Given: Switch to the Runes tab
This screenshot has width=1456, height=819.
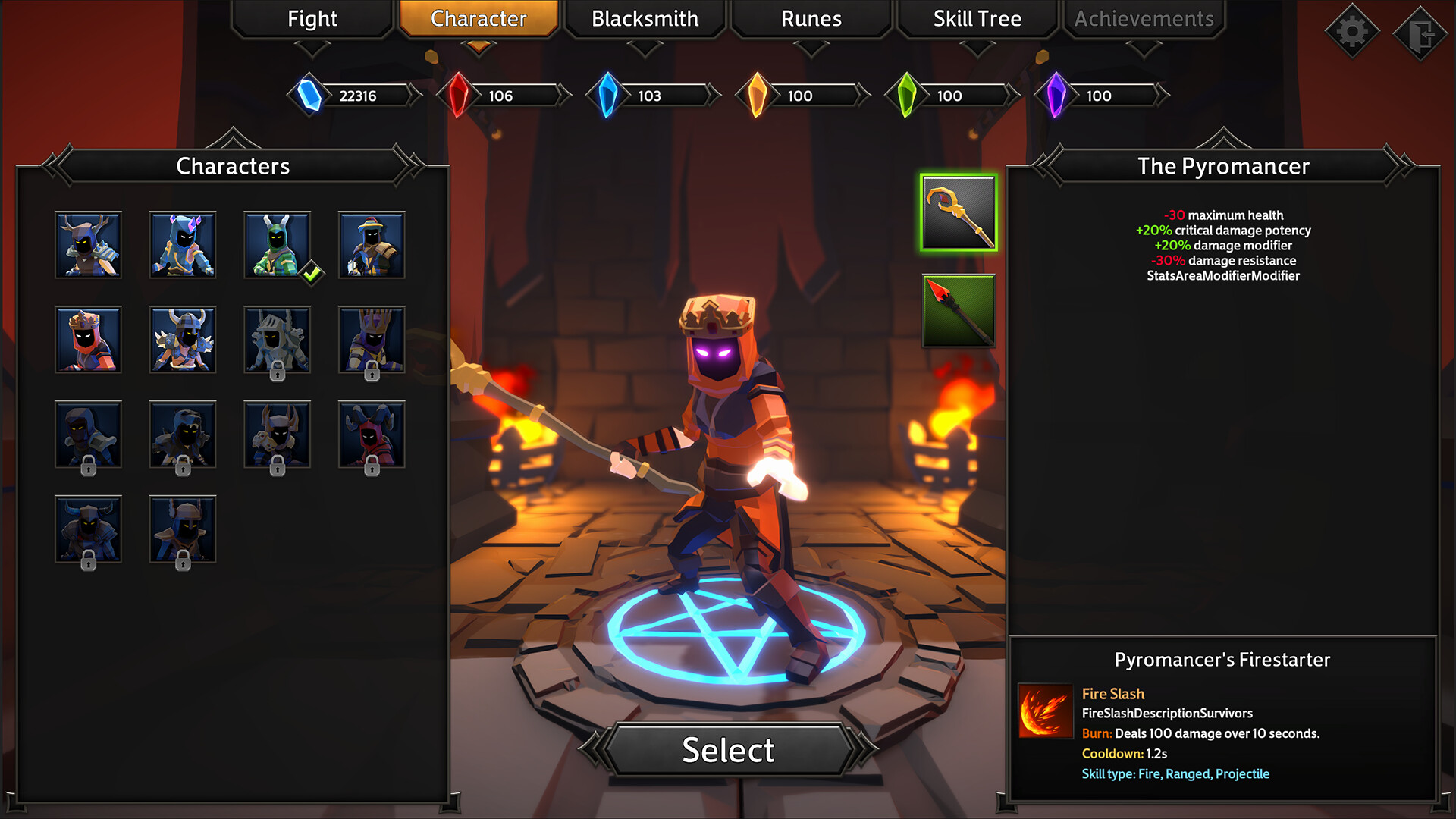Looking at the screenshot, I should 810,19.
